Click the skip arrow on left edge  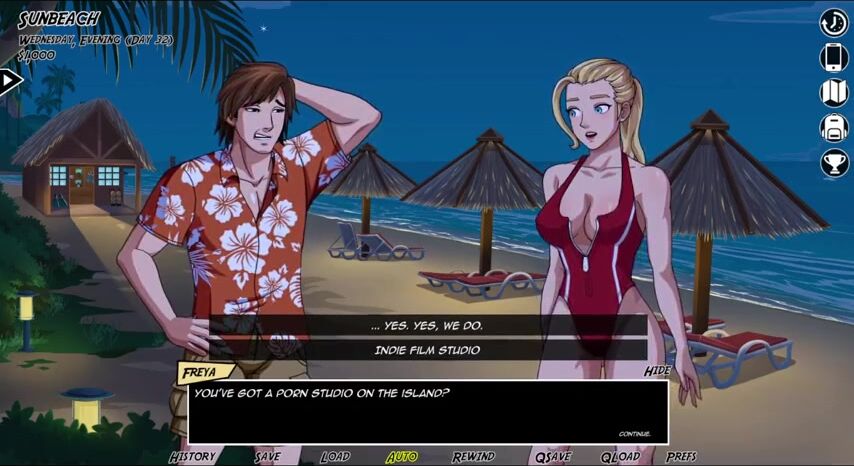tap(9, 81)
